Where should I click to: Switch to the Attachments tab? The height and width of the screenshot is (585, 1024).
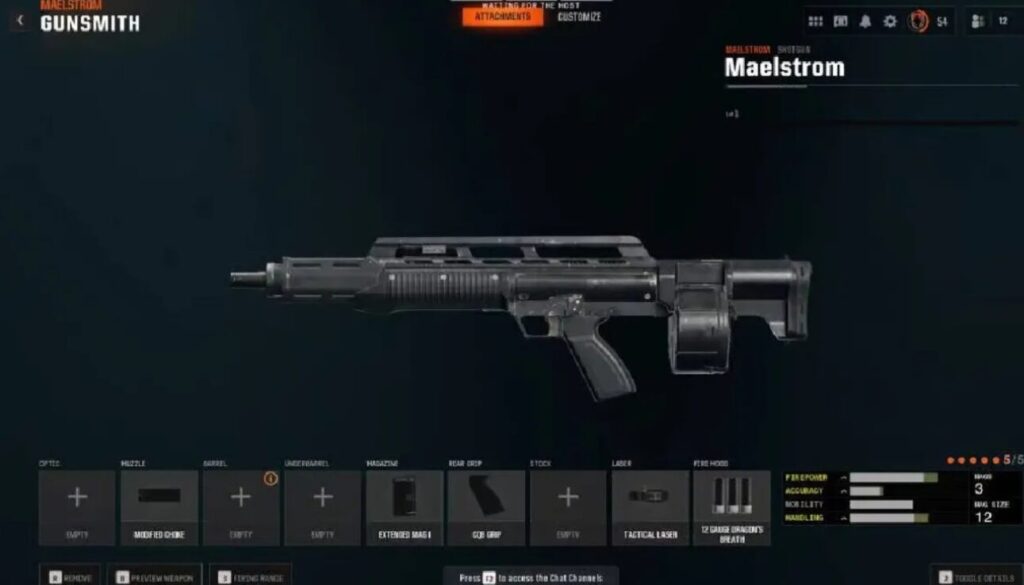(x=502, y=17)
